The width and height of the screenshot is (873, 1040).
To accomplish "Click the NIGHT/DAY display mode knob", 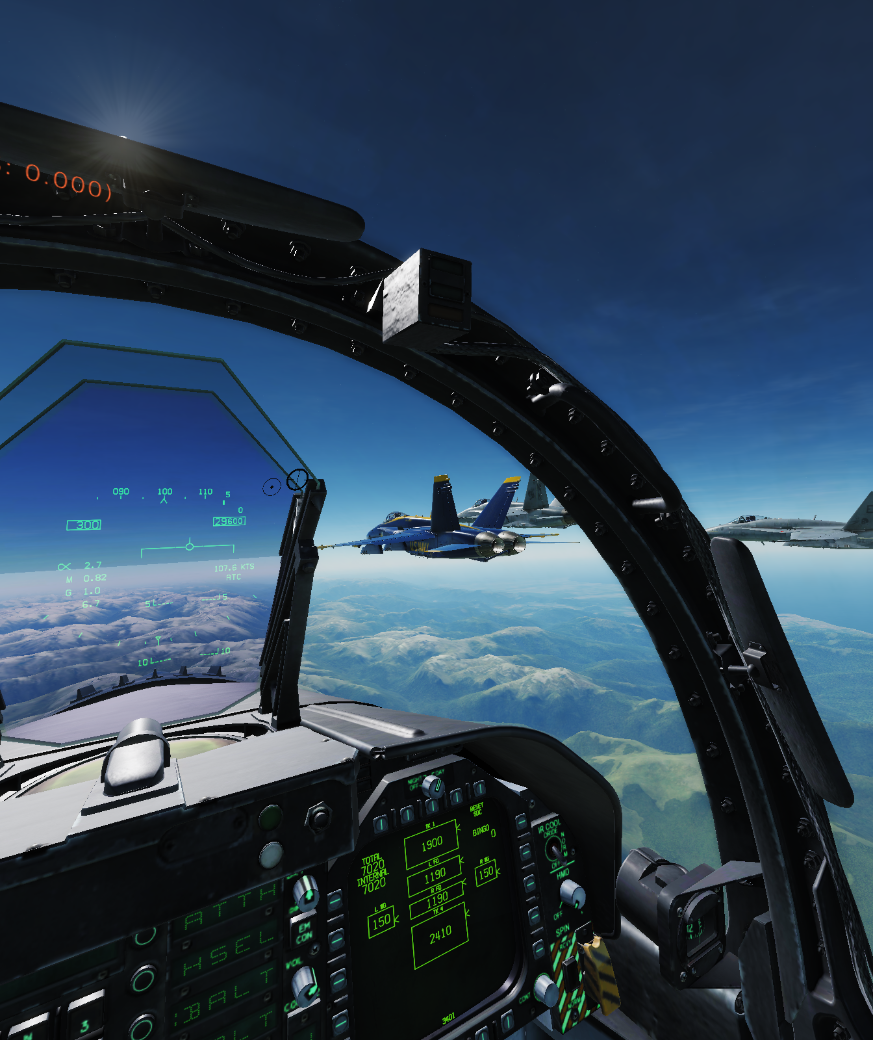I will (432, 786).
